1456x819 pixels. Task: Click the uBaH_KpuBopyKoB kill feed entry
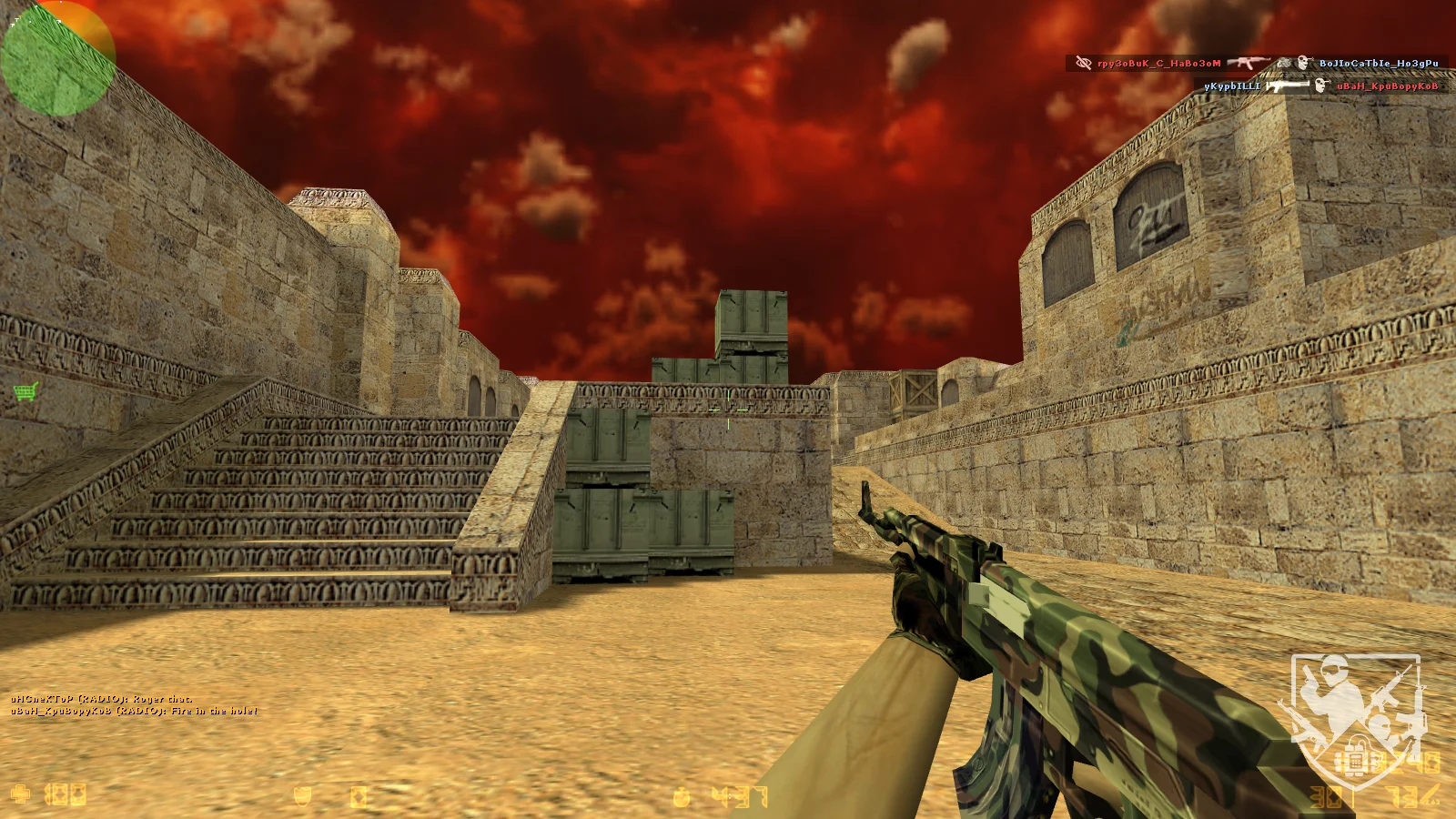(x=1387, y=86)
